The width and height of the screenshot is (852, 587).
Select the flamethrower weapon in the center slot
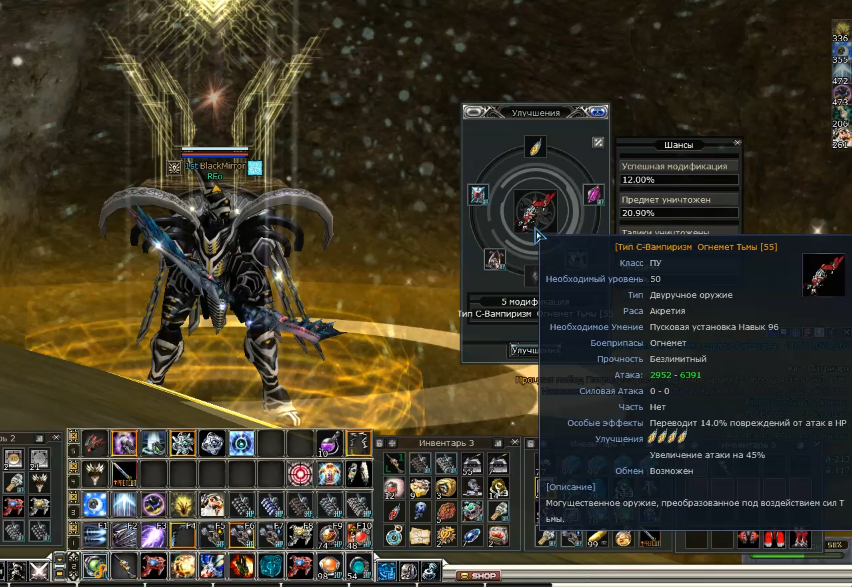point(536,209)
